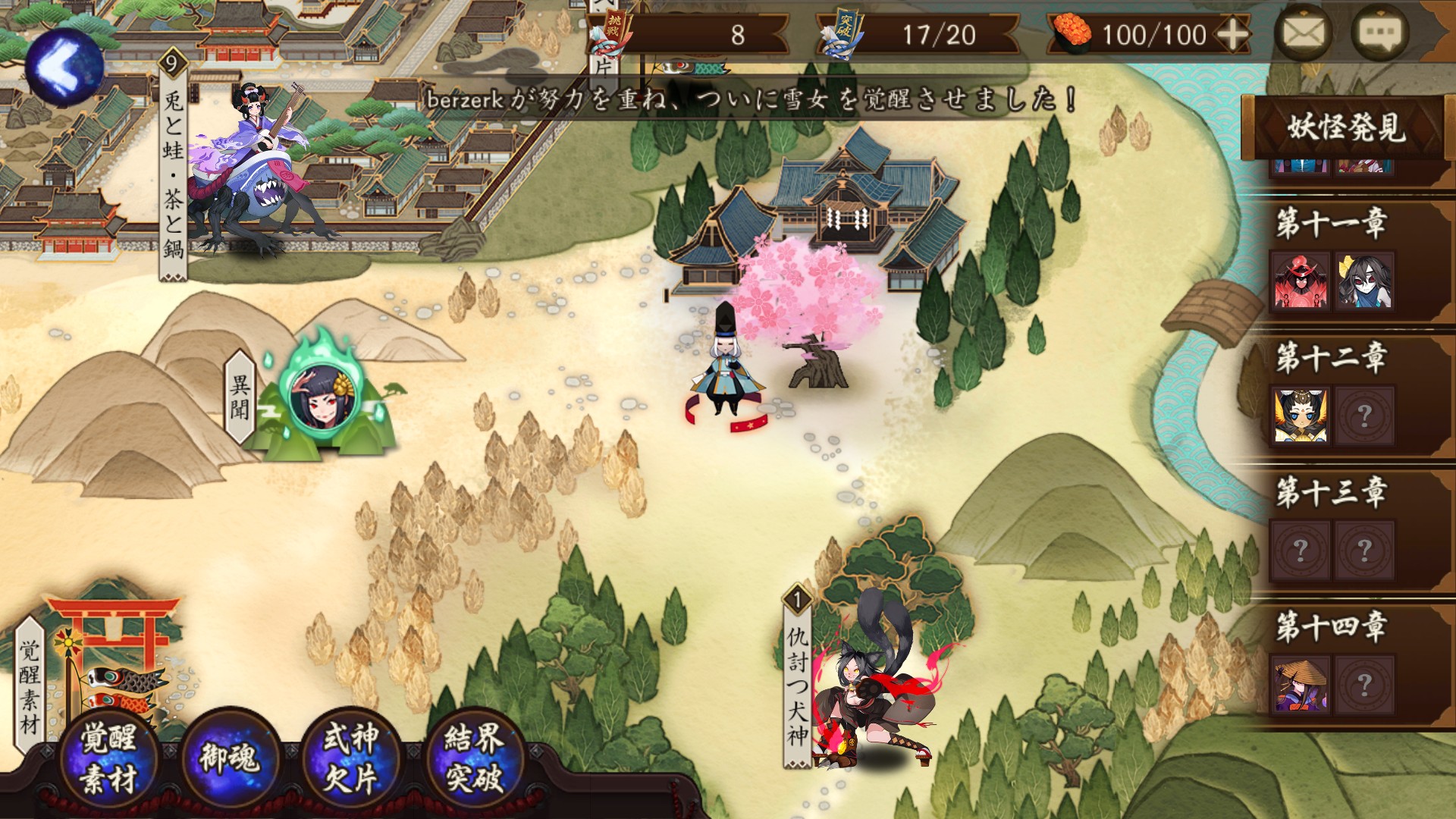Open the 御魂 soul dungeon button
Screen dimensions: 1456x819
click(x=229, y=758)
